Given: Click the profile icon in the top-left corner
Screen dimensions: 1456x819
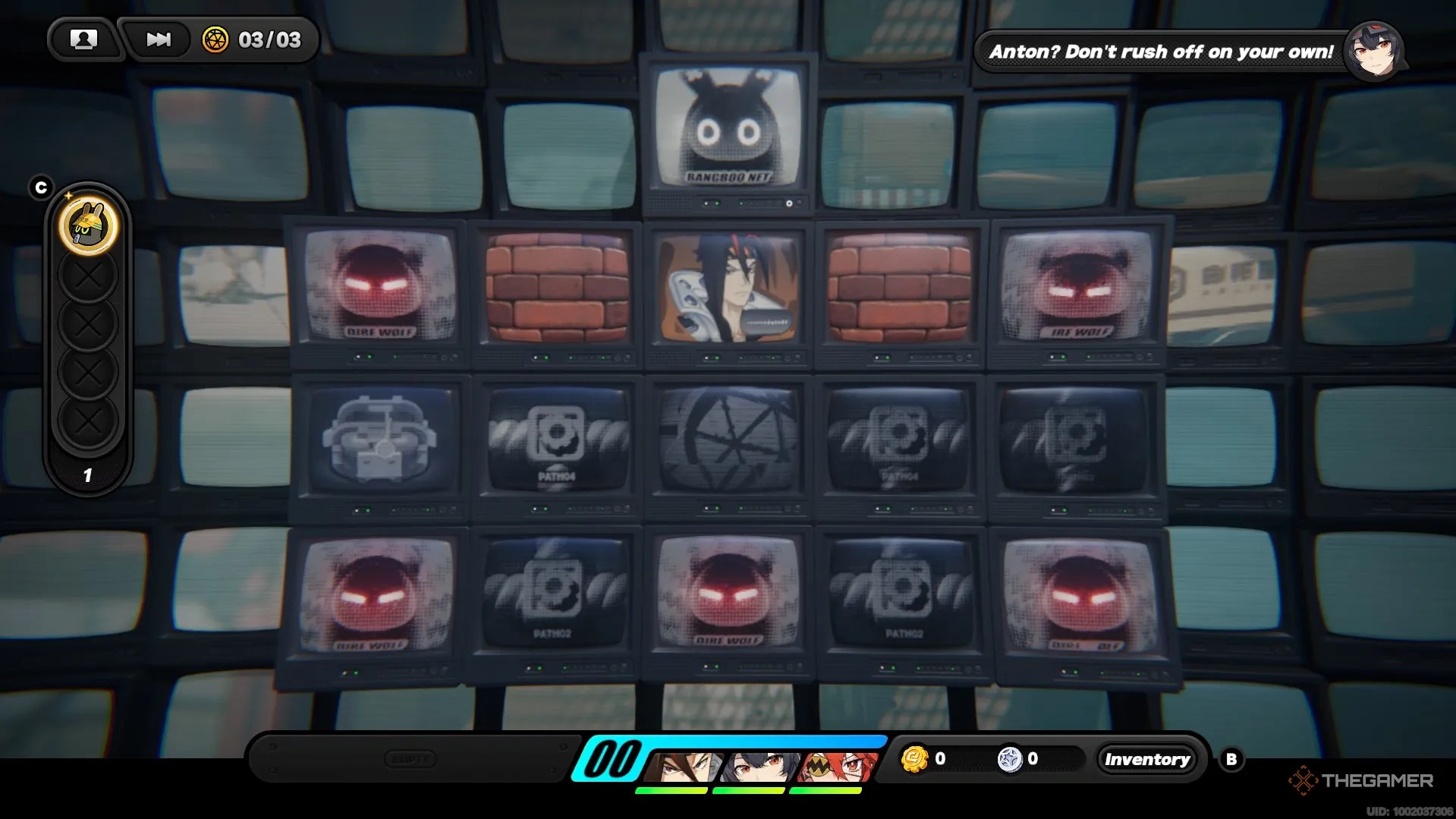Looking at the screenshot, I should (84, 39).
